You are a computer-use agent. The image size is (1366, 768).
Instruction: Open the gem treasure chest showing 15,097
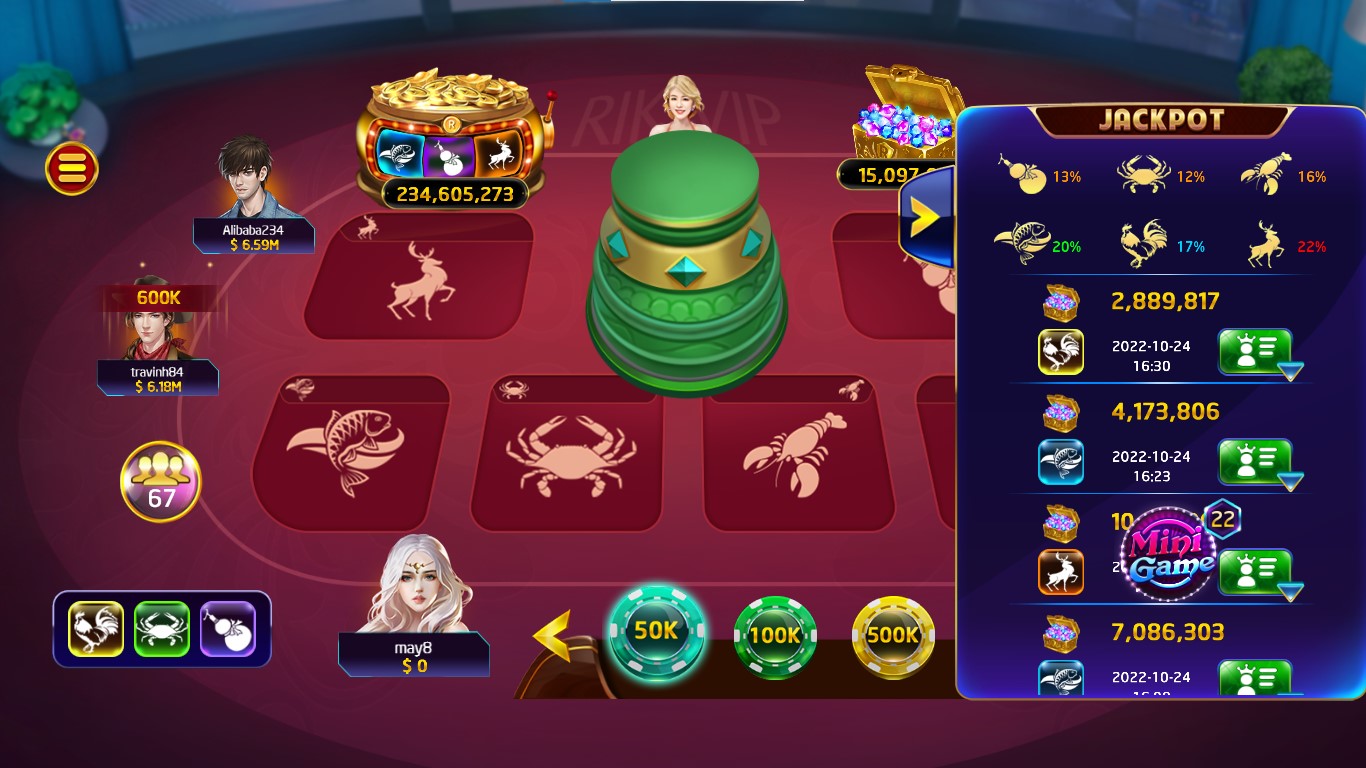pos(899,125)
